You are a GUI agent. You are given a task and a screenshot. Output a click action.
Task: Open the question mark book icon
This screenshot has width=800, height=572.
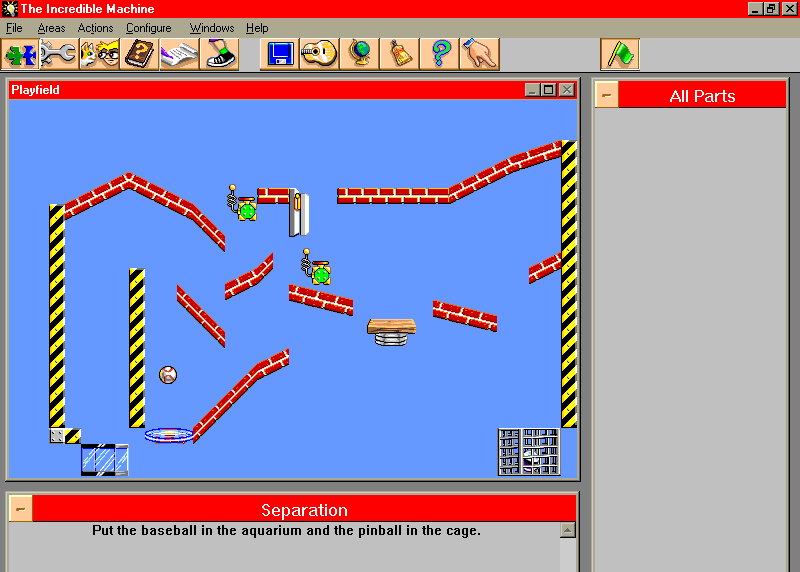point(140,54)
